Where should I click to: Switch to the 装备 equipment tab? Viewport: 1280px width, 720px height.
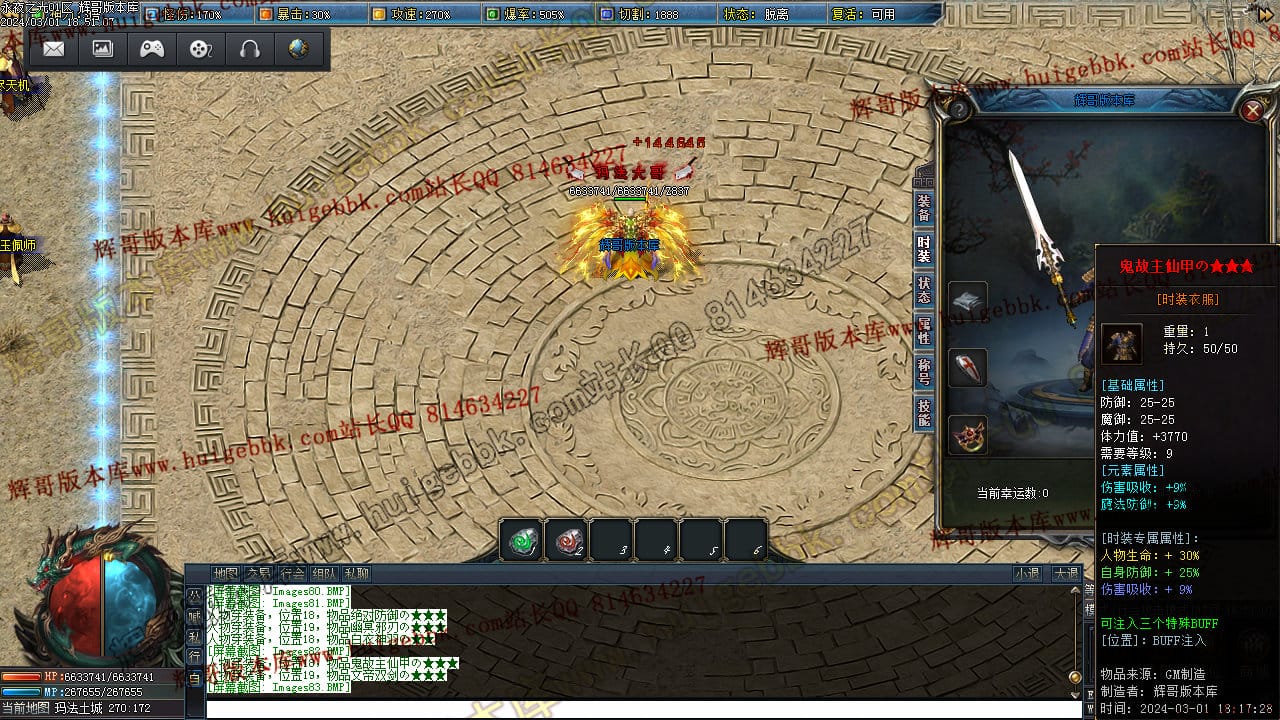pyautogui.click(x=924, y=207)
